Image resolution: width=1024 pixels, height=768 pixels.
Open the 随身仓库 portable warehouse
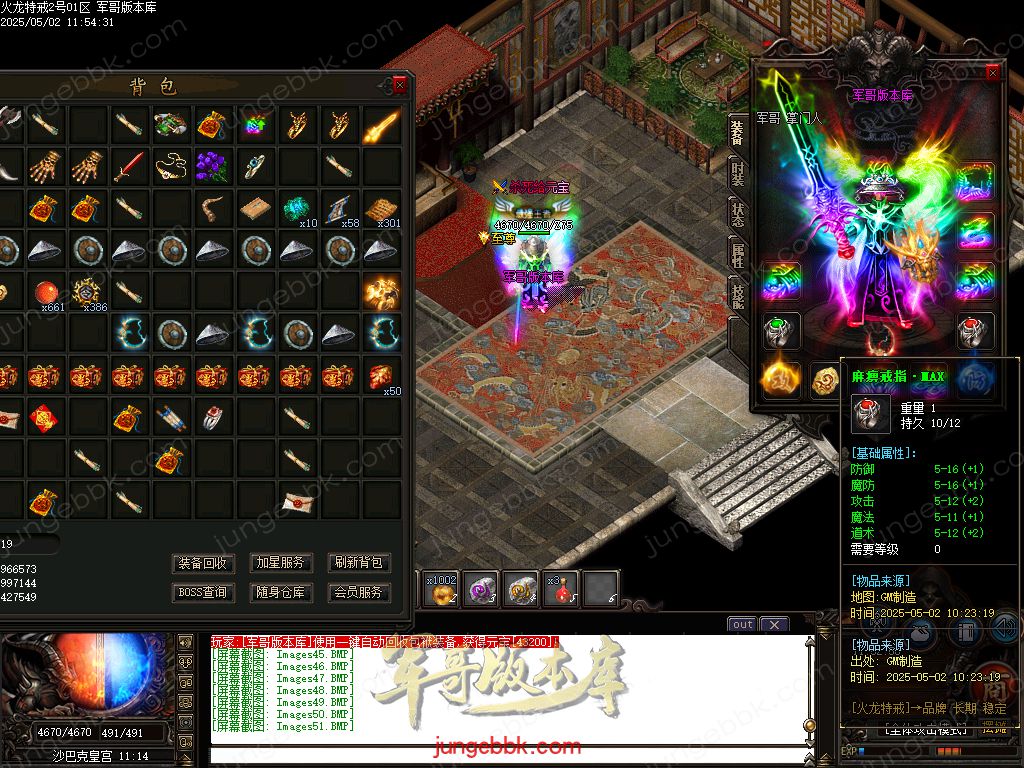point(281,592)
